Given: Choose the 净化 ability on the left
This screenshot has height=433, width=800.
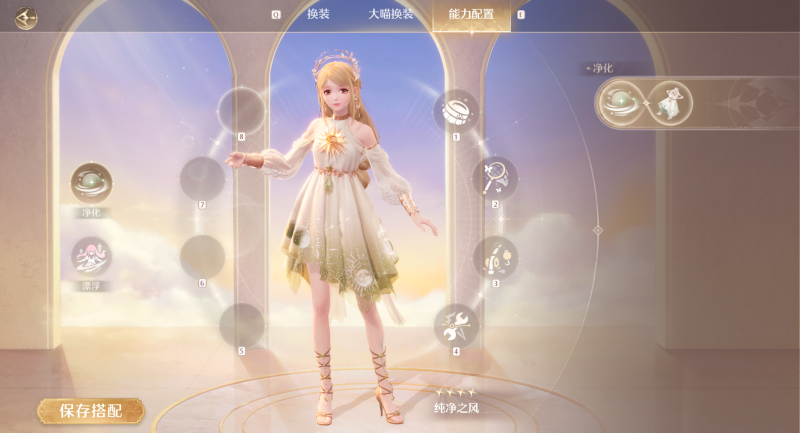Looking at the screenshot, I should tap(91, 184).
